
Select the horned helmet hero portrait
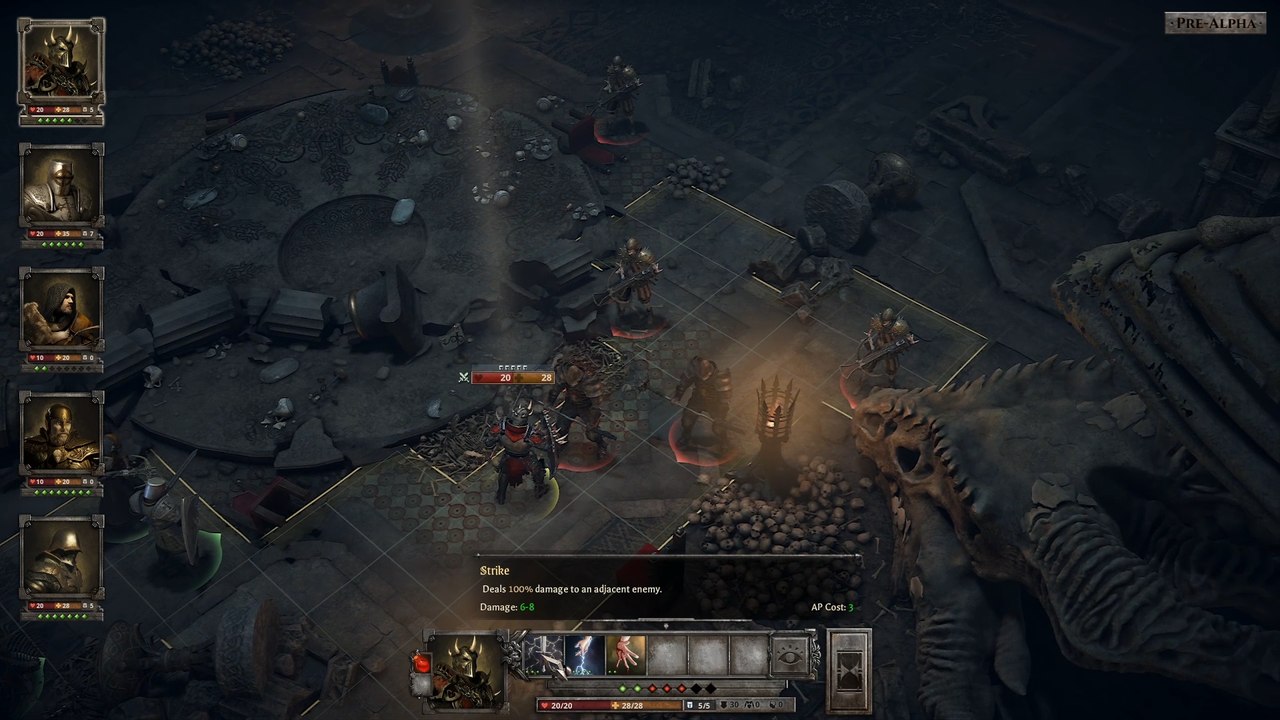click(61, 61)
